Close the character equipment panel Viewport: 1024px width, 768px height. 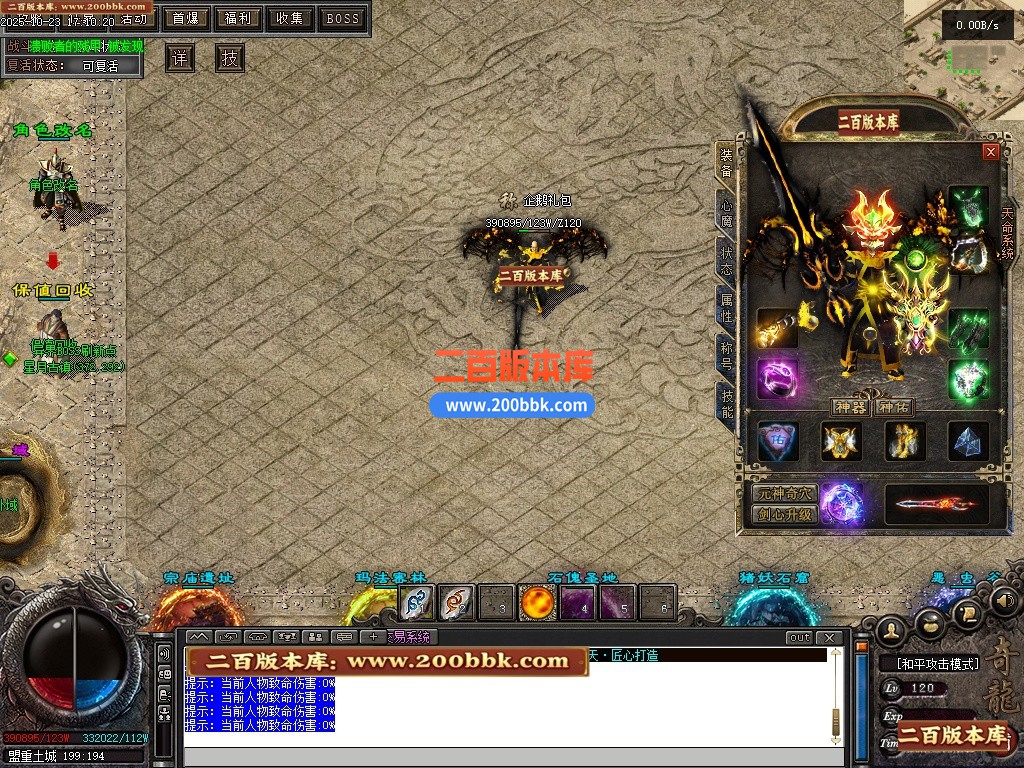[x=991, y=152]
